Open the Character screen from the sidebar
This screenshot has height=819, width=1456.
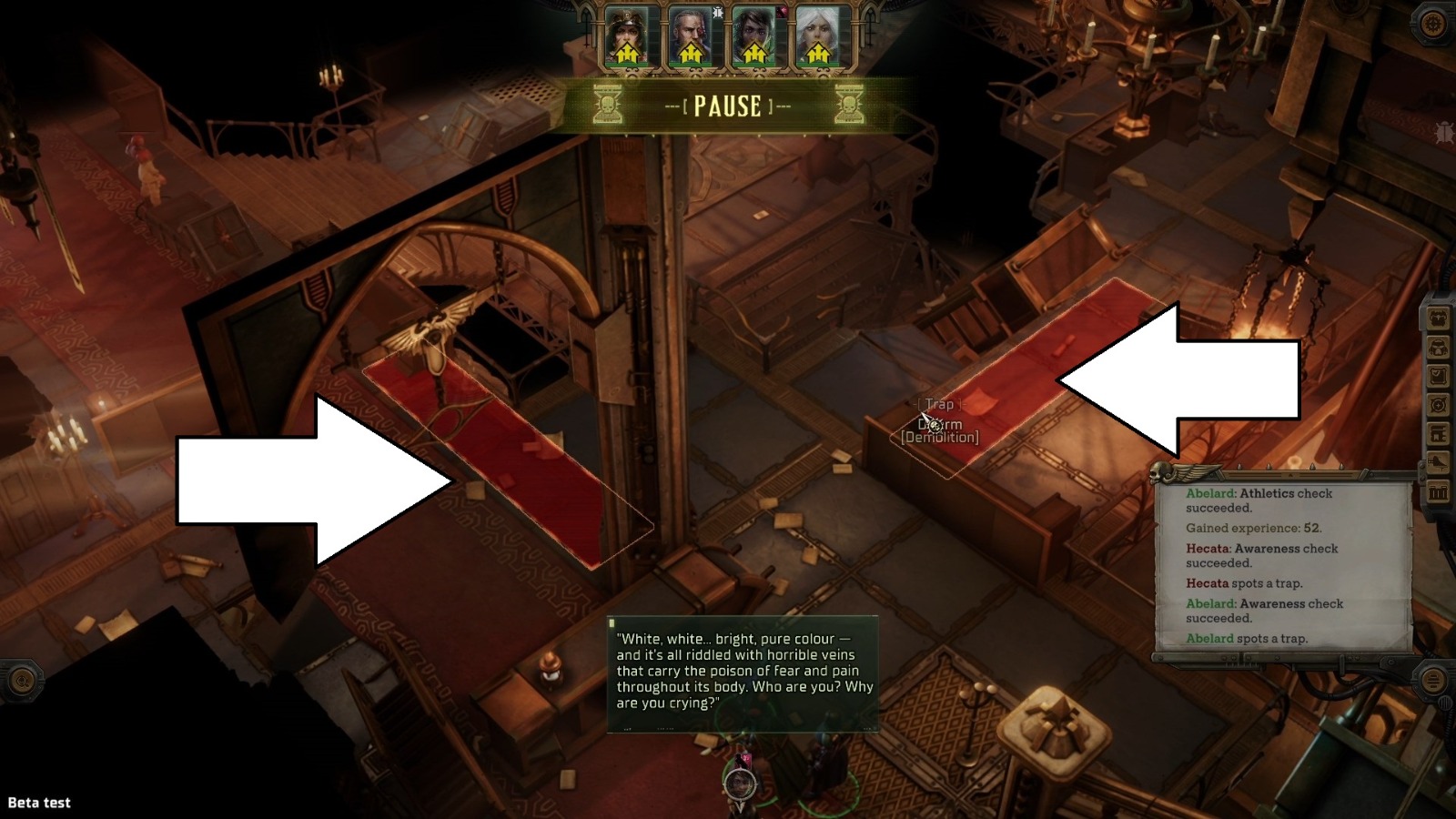[1437, 318]
